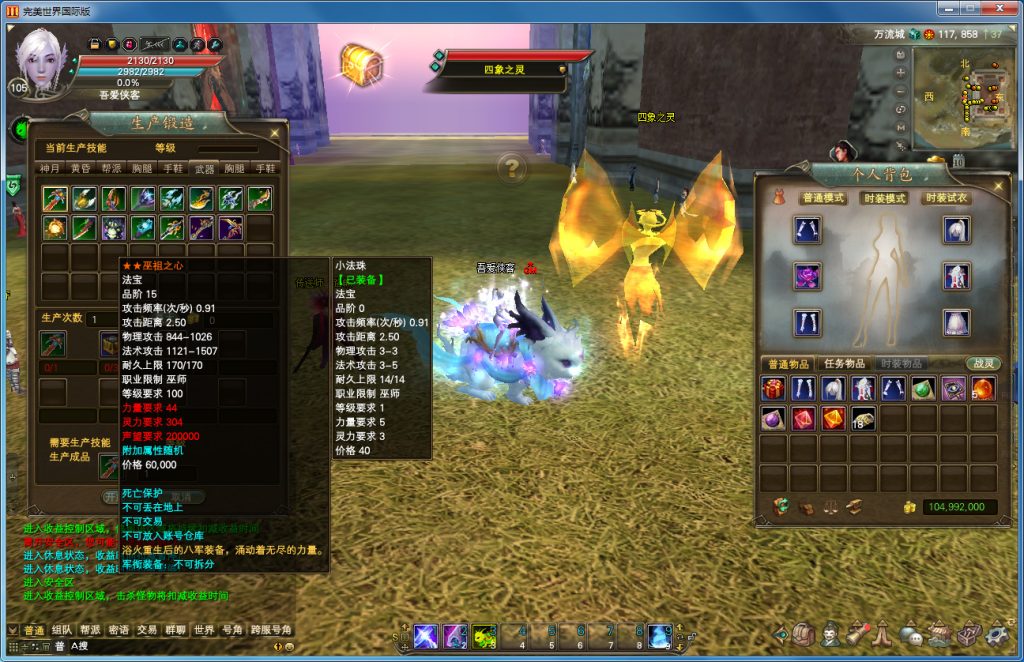Show the 任务物品 quest items tab
This screenshot has width=1024, height=662.
[845, 363]
